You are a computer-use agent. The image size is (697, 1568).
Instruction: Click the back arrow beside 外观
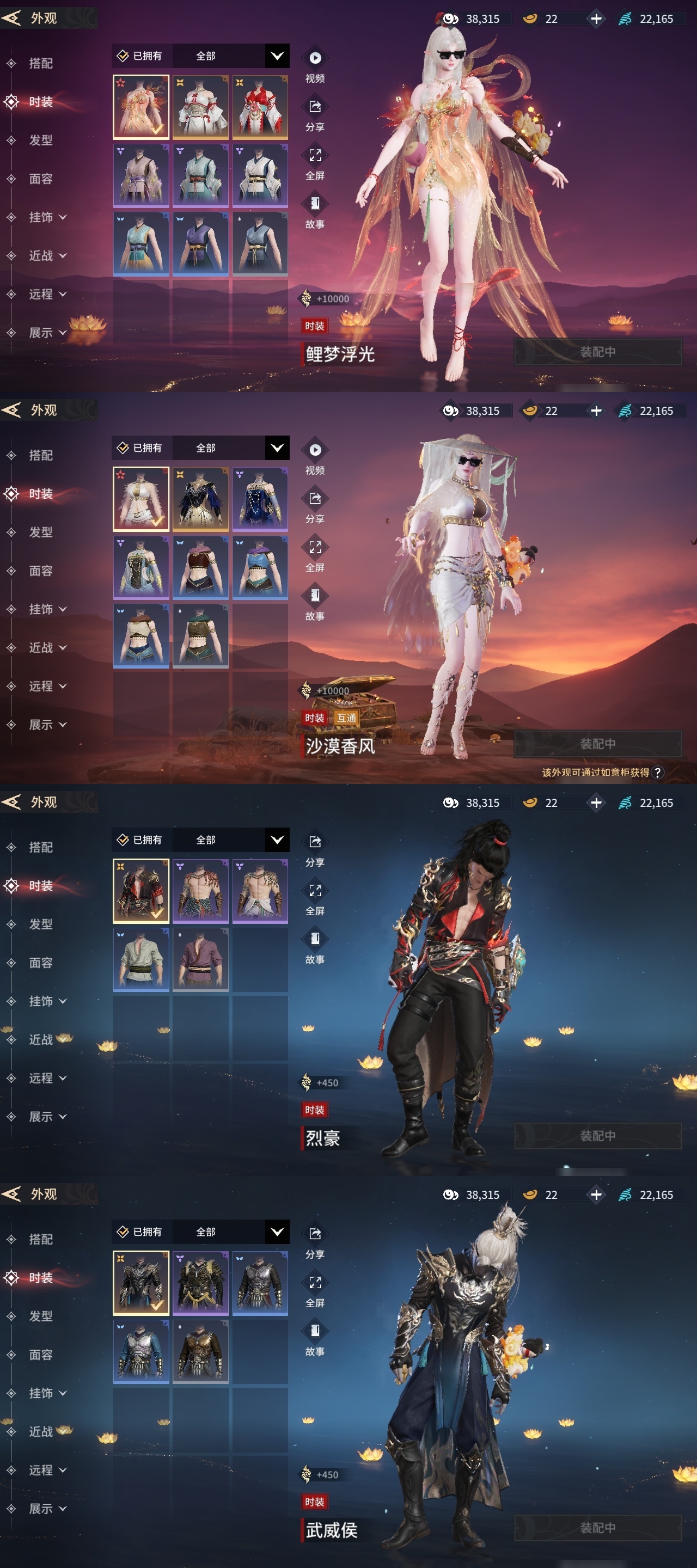pyautogui.click(x=14, y=16)
